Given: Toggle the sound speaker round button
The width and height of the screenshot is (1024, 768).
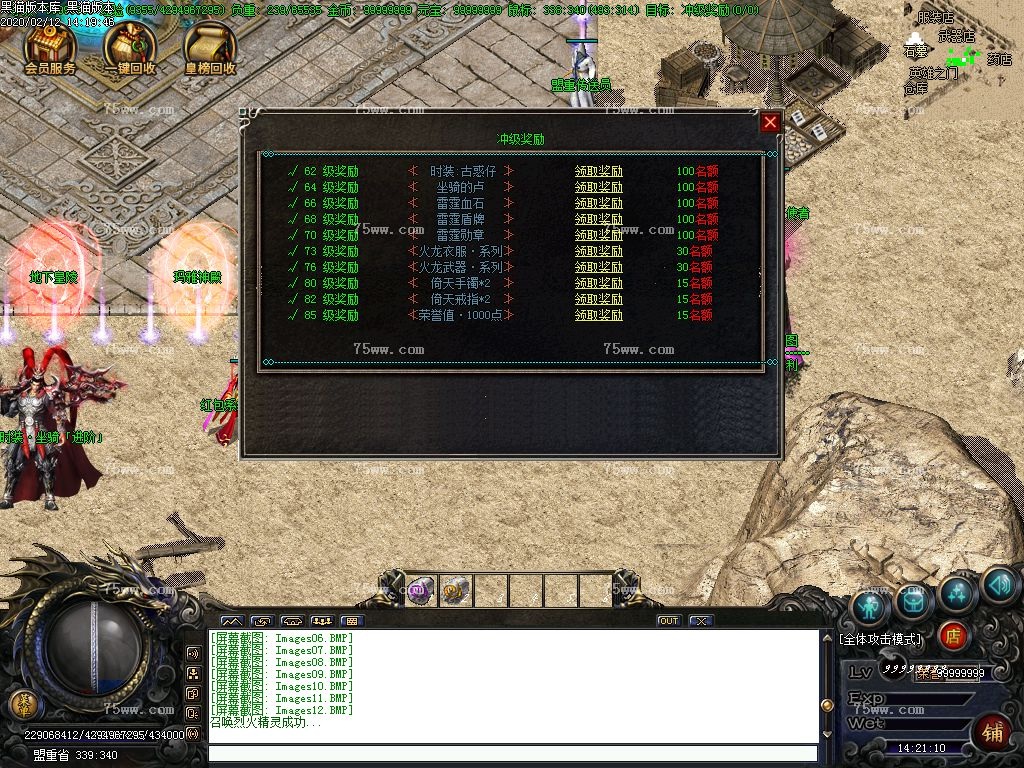Looking at the screenshot, I should (999, 585).
